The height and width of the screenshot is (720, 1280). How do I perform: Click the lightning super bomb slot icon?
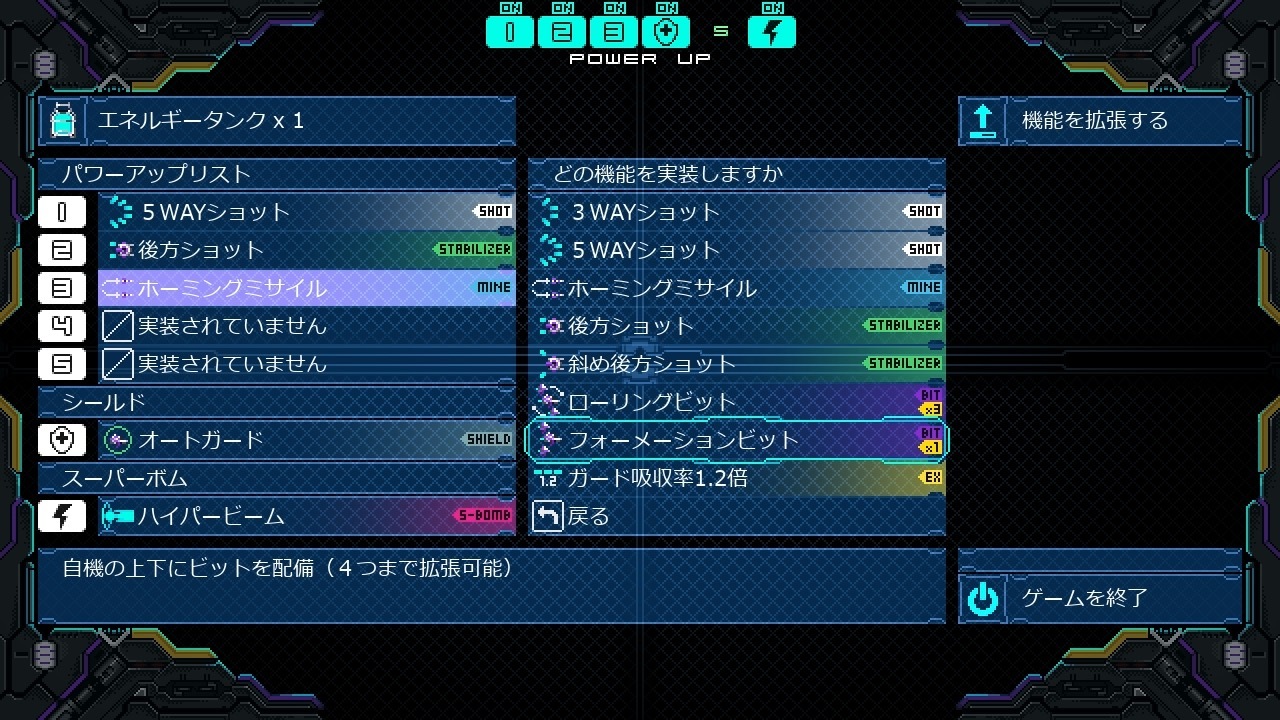[x=62, y=517]
